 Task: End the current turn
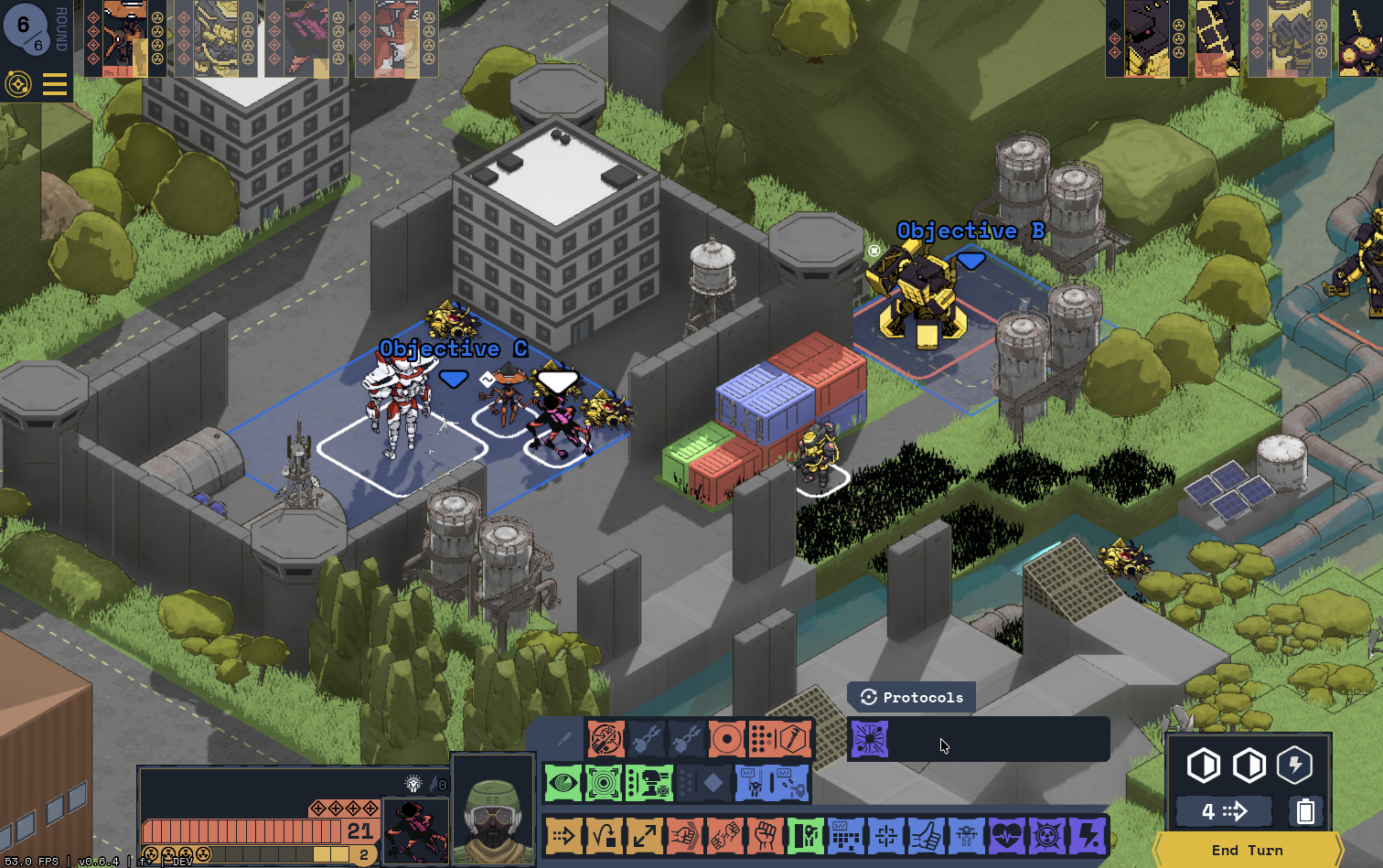pos(1247,851)
